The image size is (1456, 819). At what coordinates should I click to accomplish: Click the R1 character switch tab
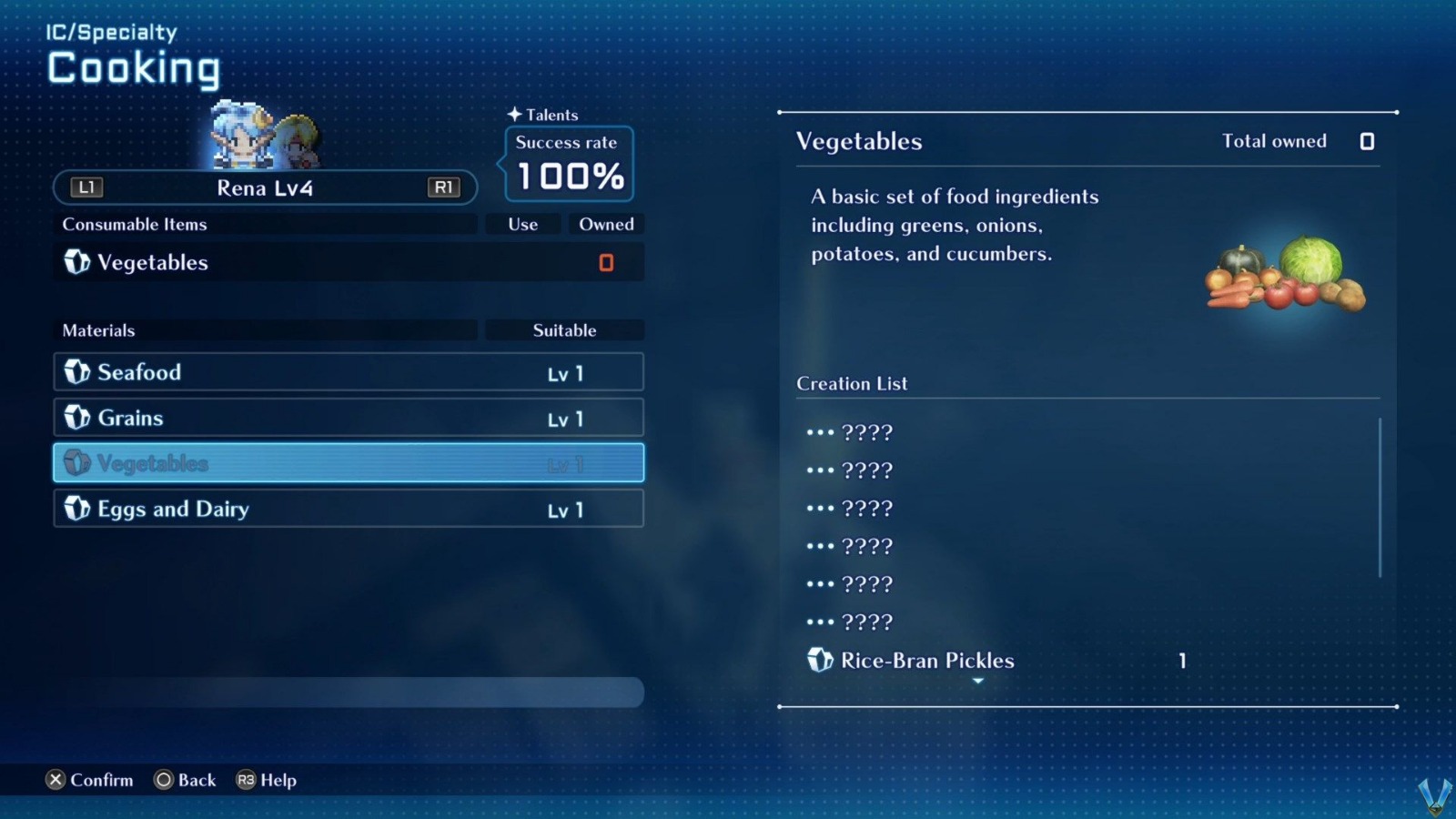444,187
